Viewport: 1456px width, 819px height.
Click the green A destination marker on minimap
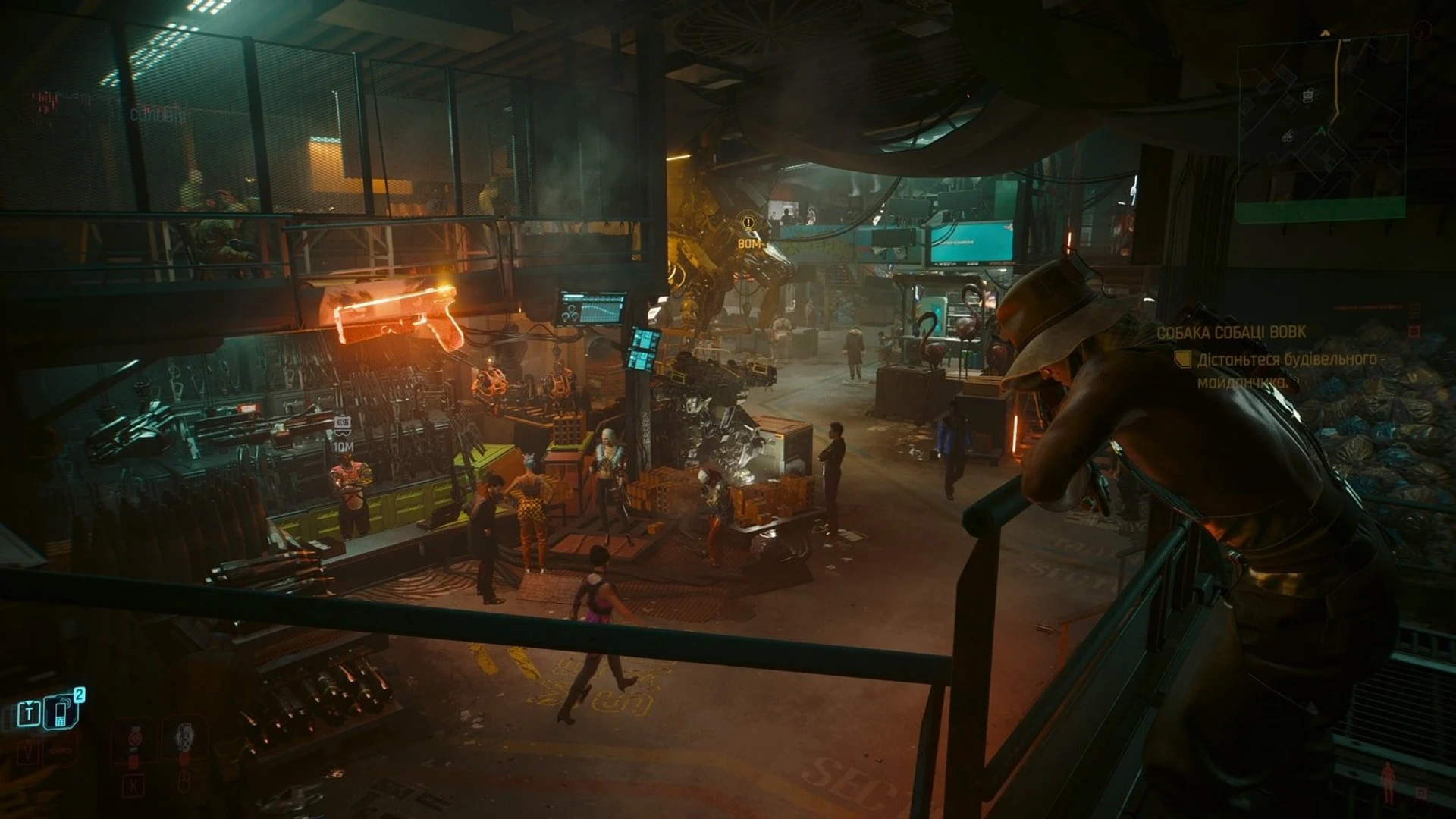click(1322, 132)
